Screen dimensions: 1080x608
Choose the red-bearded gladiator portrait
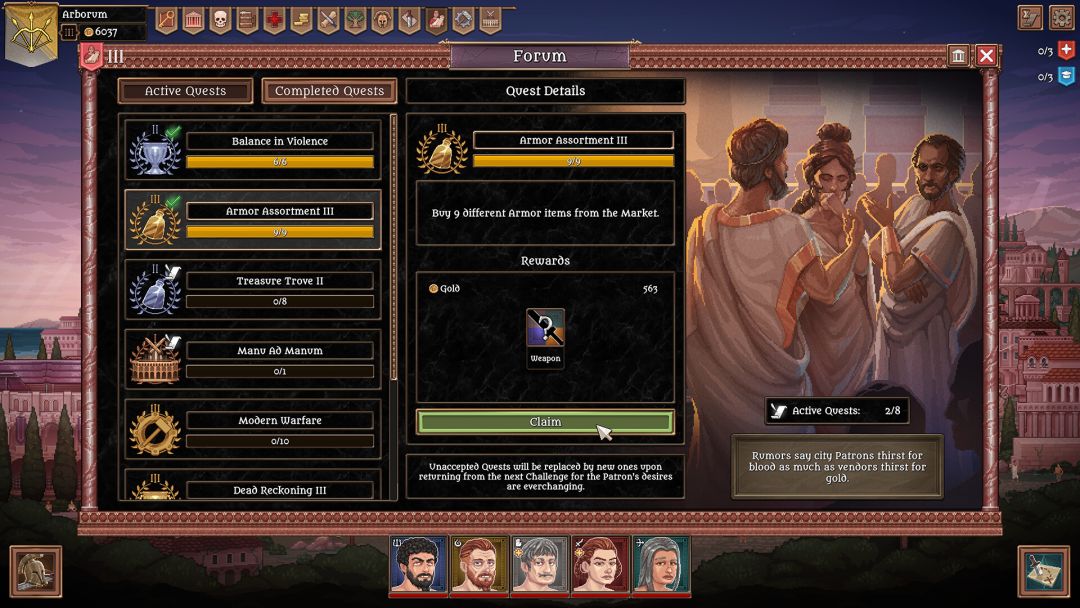pyautogui.click(x=479, y=565)
